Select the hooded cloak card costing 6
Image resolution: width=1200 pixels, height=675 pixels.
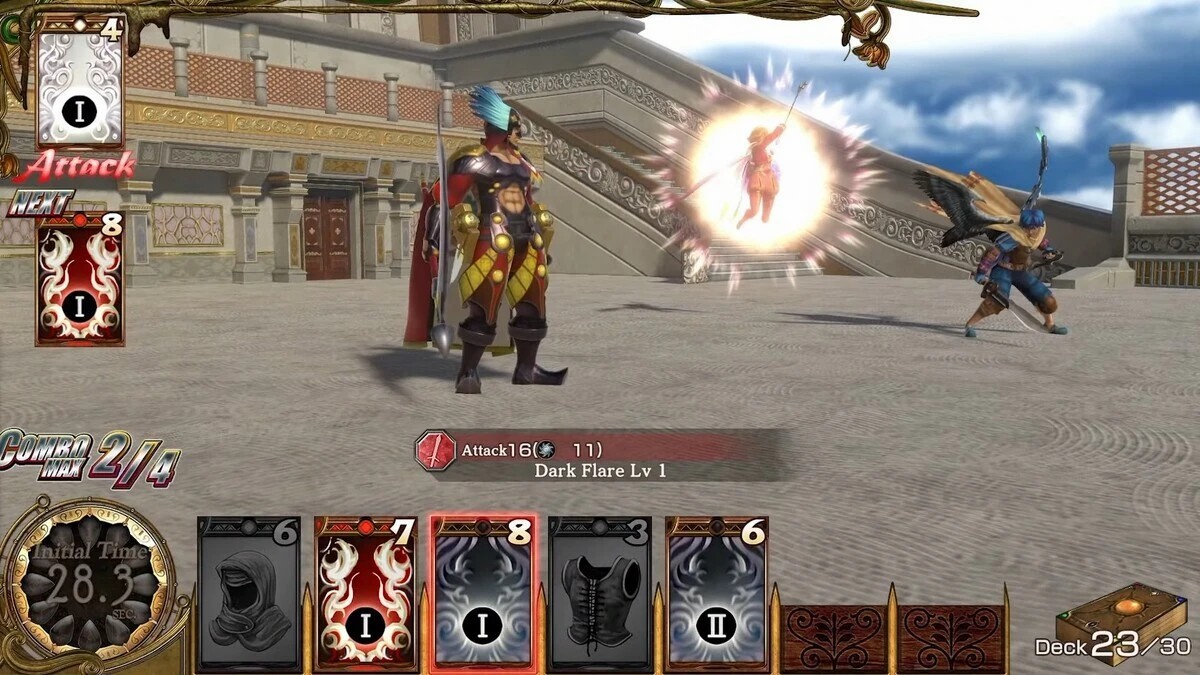249,594
